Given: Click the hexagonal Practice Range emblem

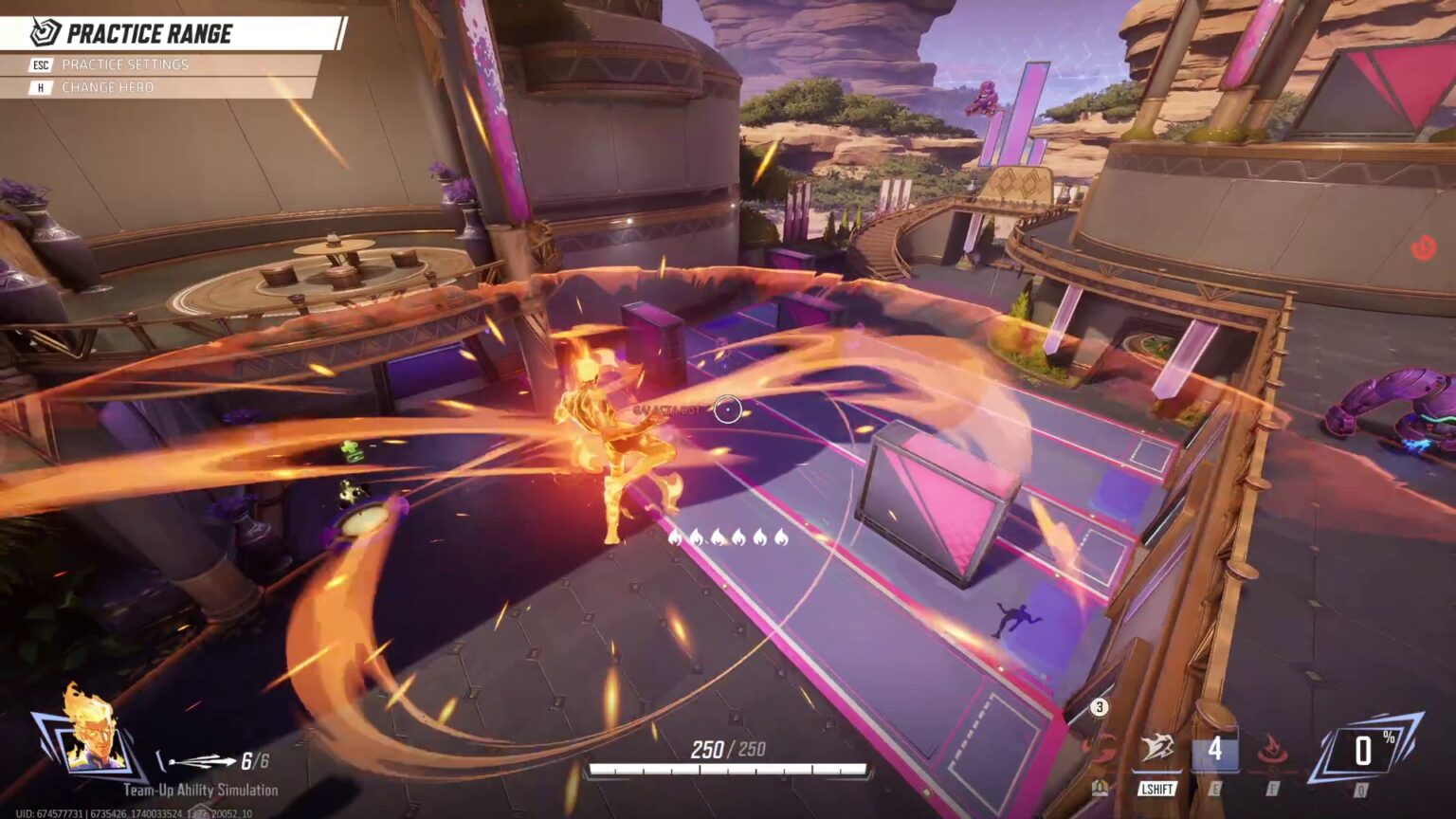Looking at the screenshot, I should (x=44, y=31).
